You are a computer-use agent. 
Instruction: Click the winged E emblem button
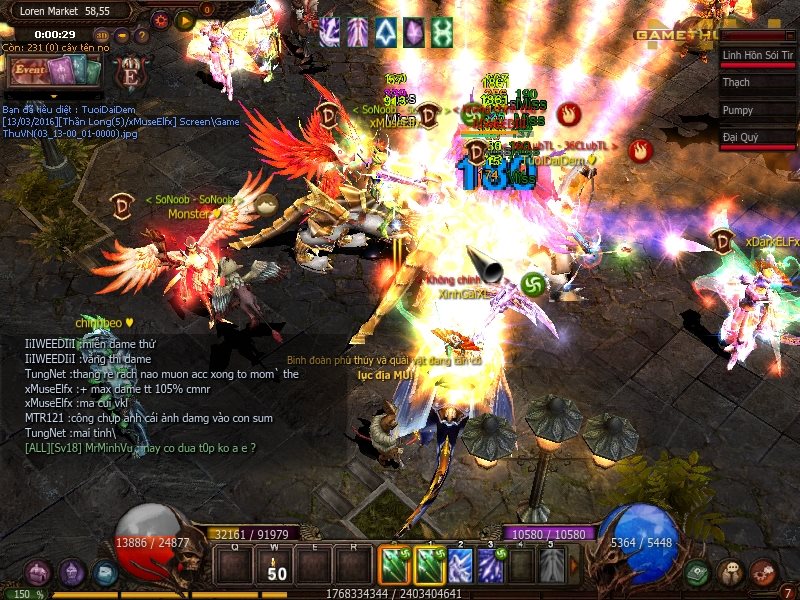pyautogui.click(x=129, y=72)
